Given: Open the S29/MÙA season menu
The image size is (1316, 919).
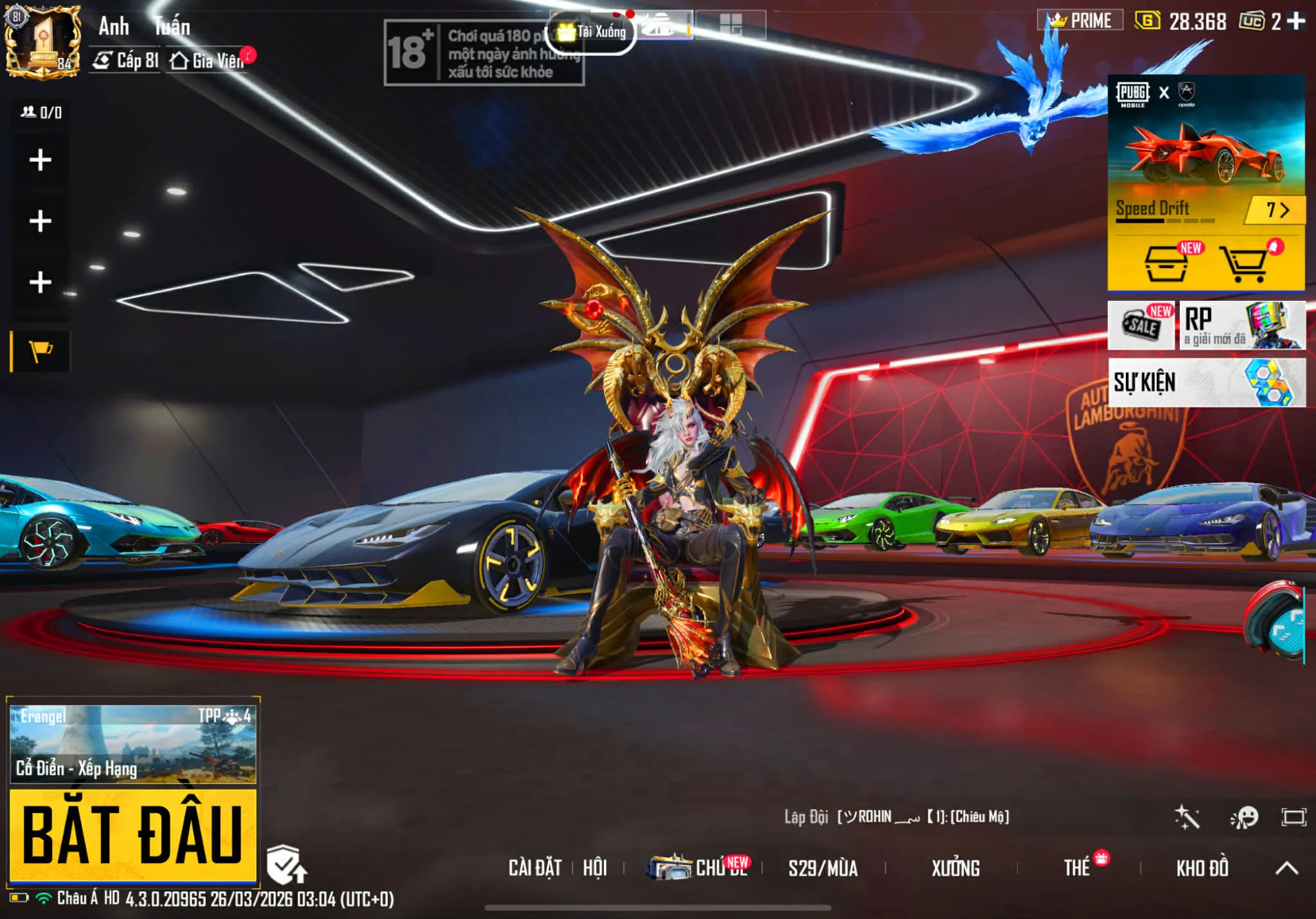Looking at the screenshot, I should pos(822,868).
